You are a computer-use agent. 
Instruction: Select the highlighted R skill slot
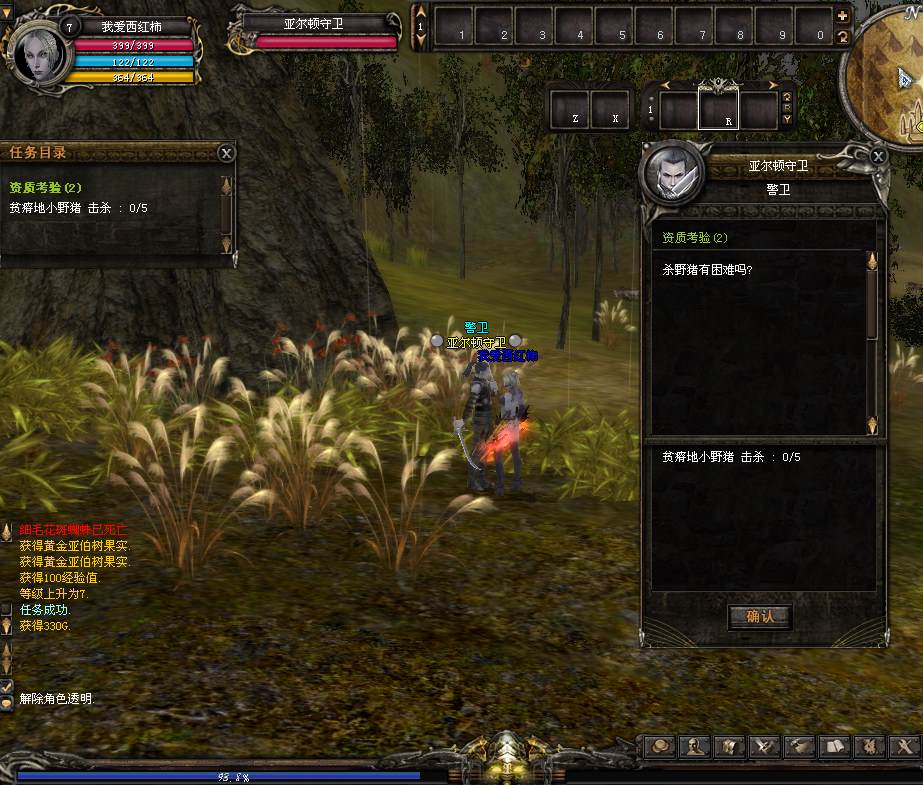pyautogui.click(x=718, y=110)
